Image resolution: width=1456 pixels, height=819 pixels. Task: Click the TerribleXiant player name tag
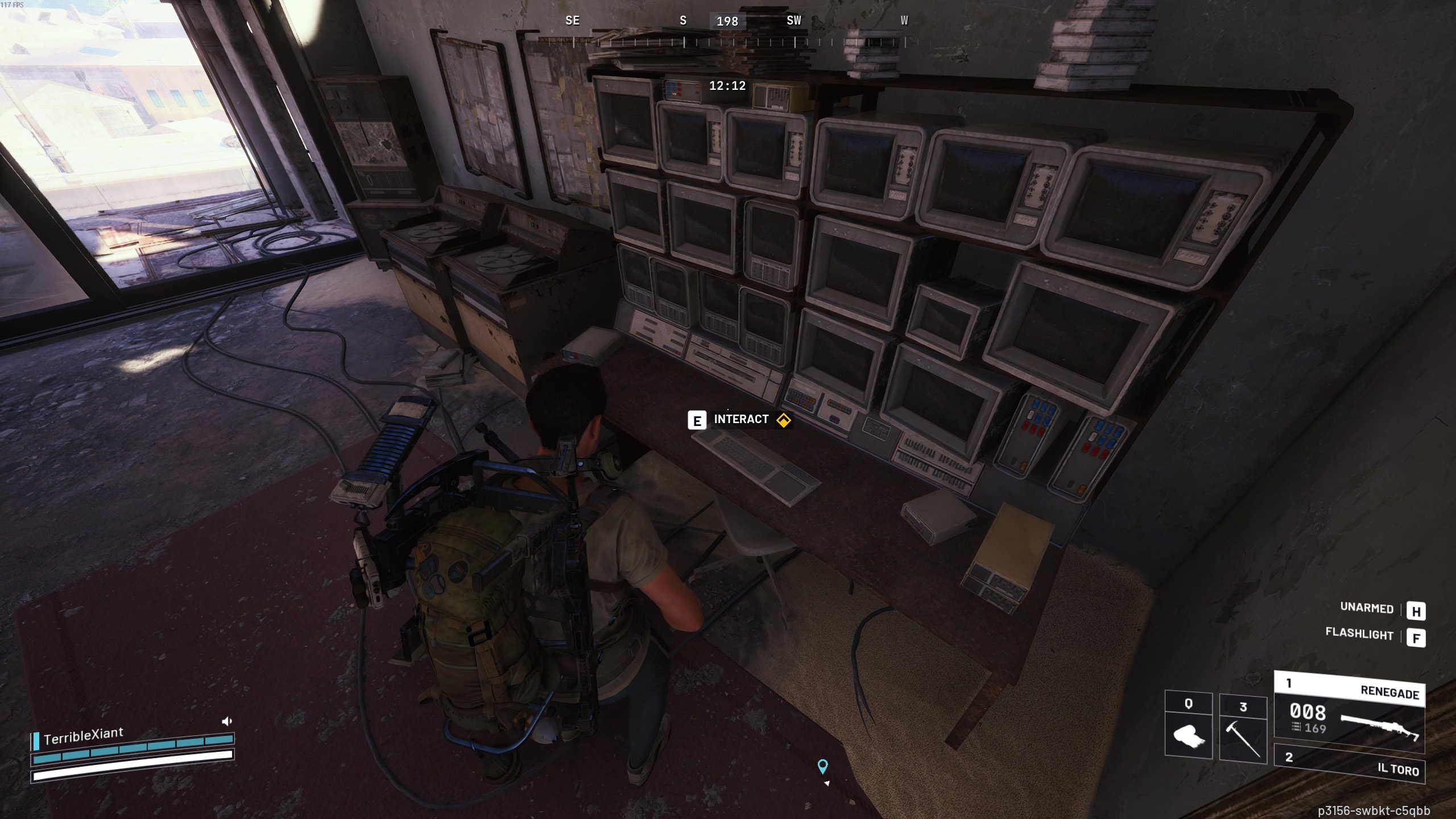pyautogui.click(x=83, y=736)
